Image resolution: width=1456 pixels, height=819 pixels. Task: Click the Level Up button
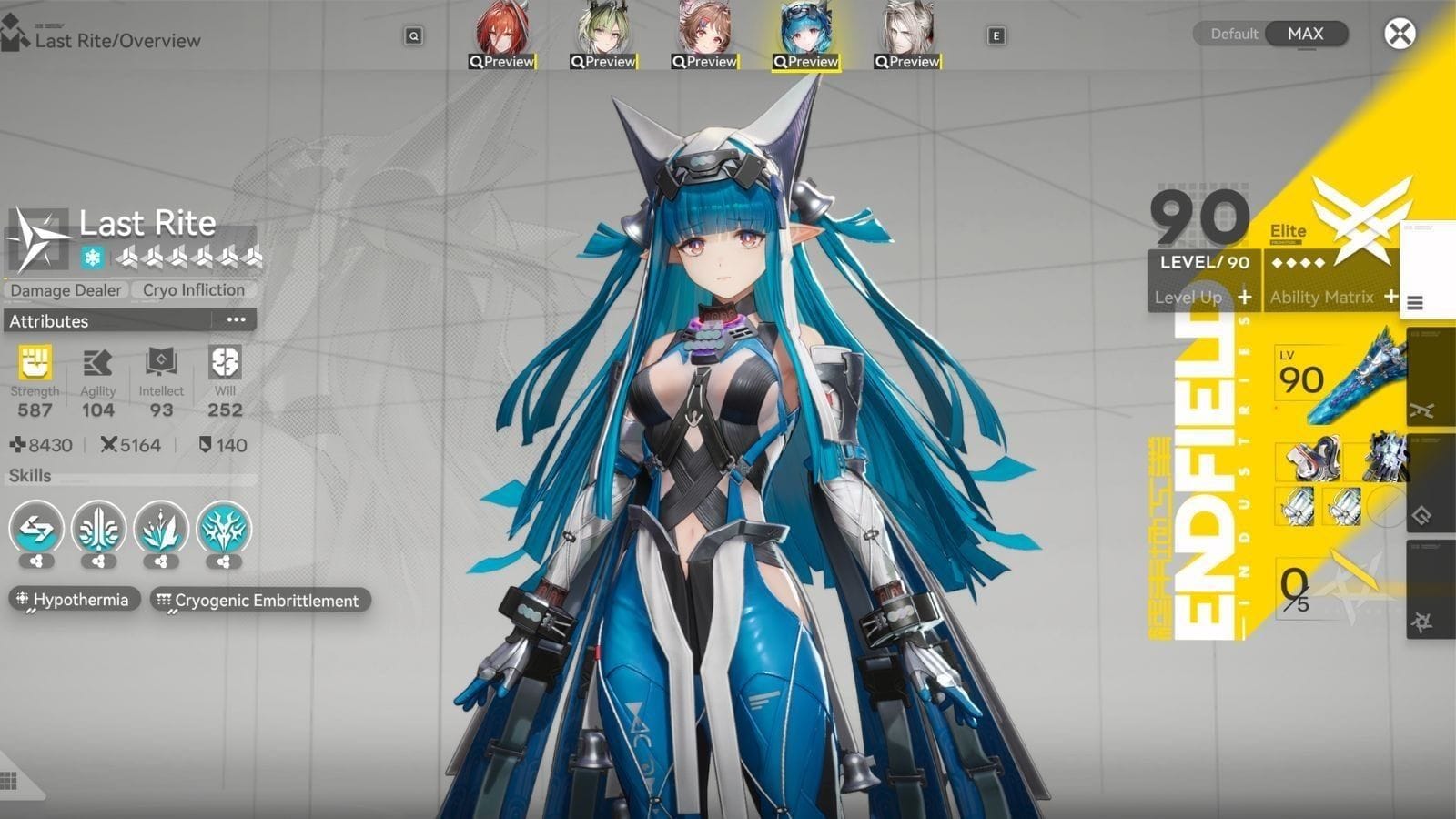(1195, 298)
